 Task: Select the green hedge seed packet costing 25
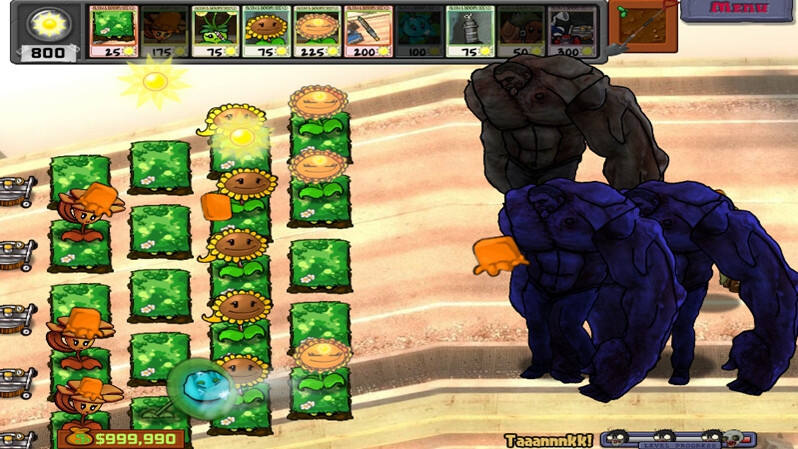click(113, 31)
